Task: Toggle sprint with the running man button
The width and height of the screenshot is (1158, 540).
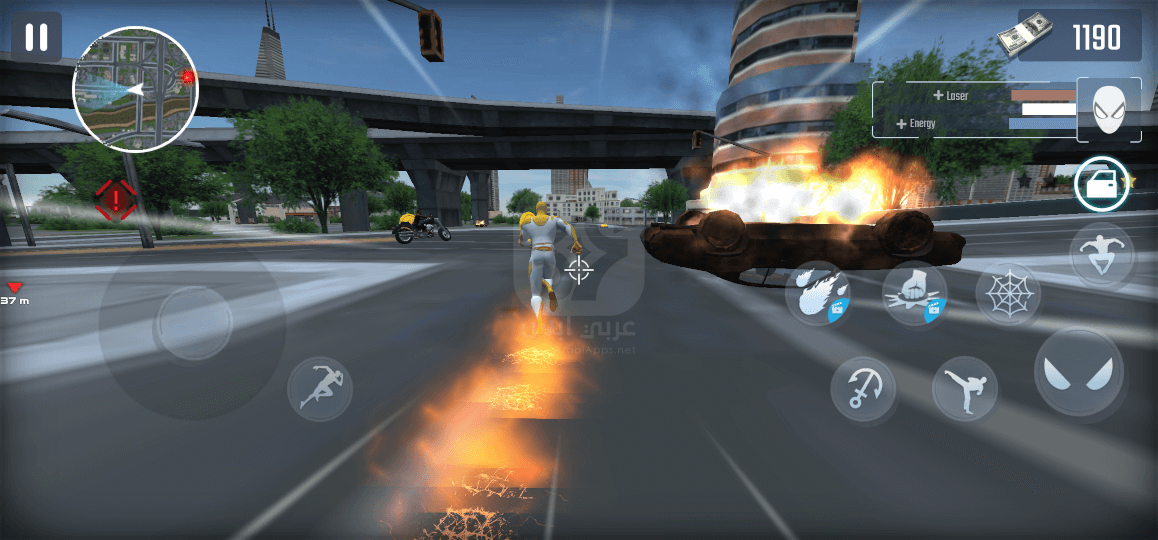Action: pos(320,389)
